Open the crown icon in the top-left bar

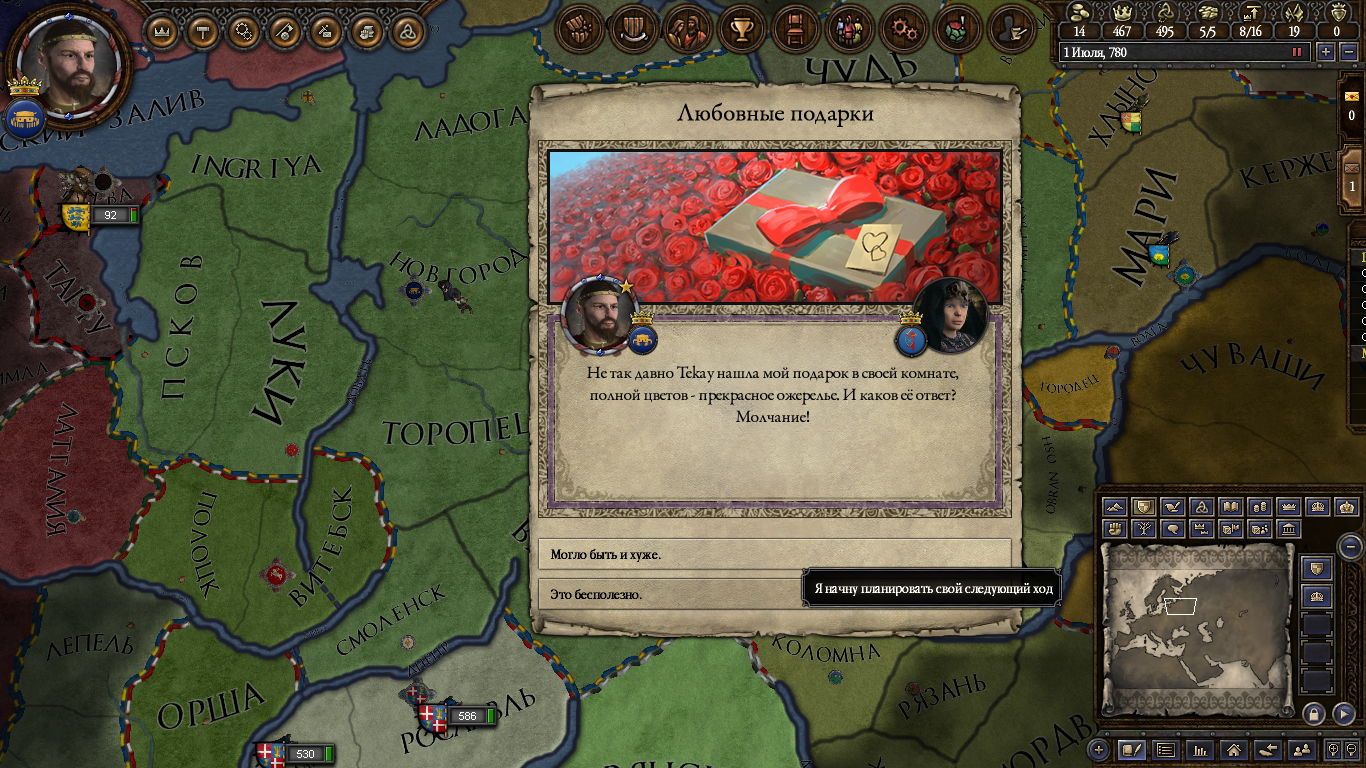tap(162, 31)
